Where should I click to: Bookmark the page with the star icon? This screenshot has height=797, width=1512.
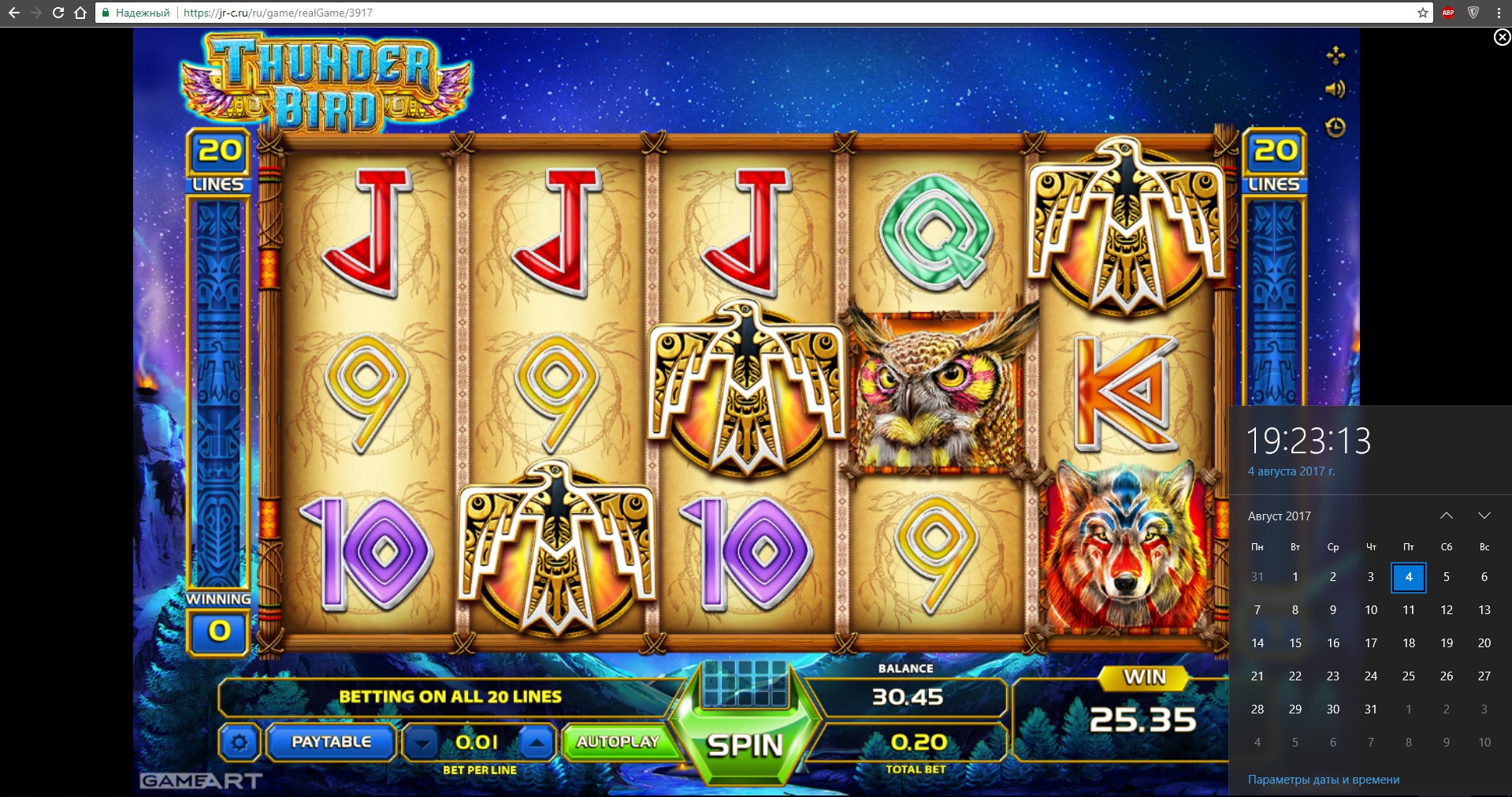[x=1423, y=13]
